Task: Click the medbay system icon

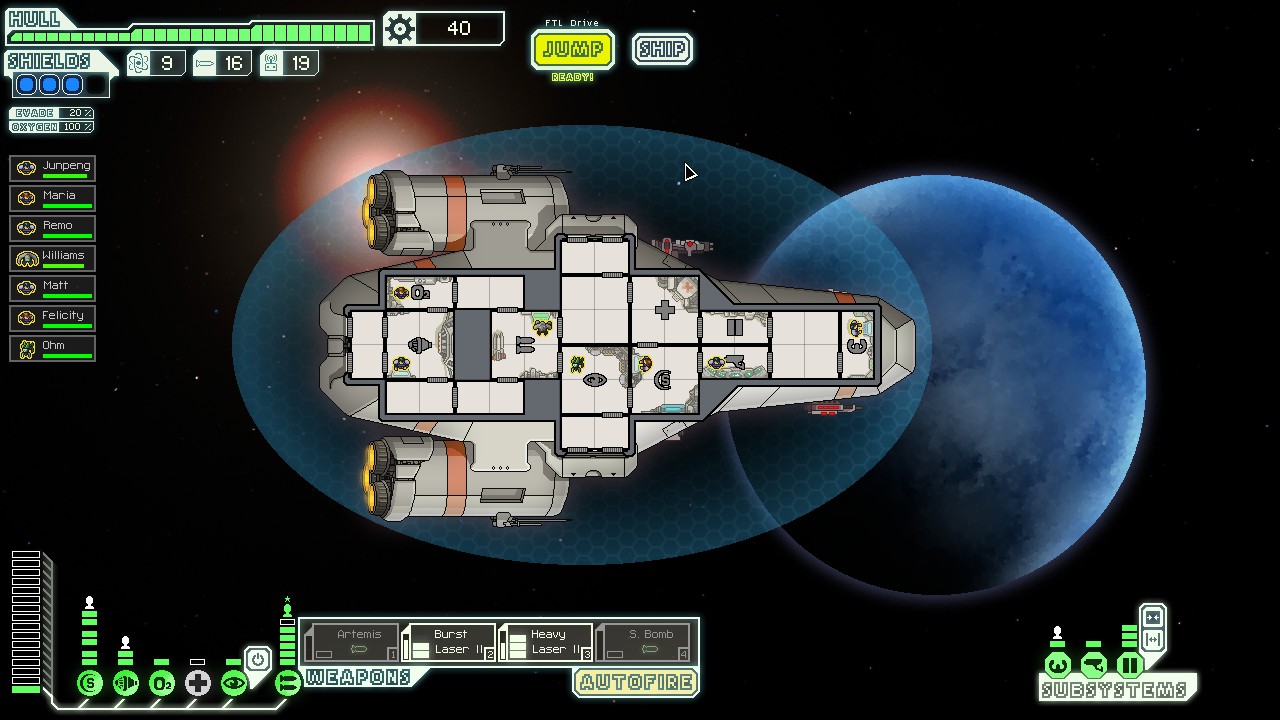Action: point(198,684)
